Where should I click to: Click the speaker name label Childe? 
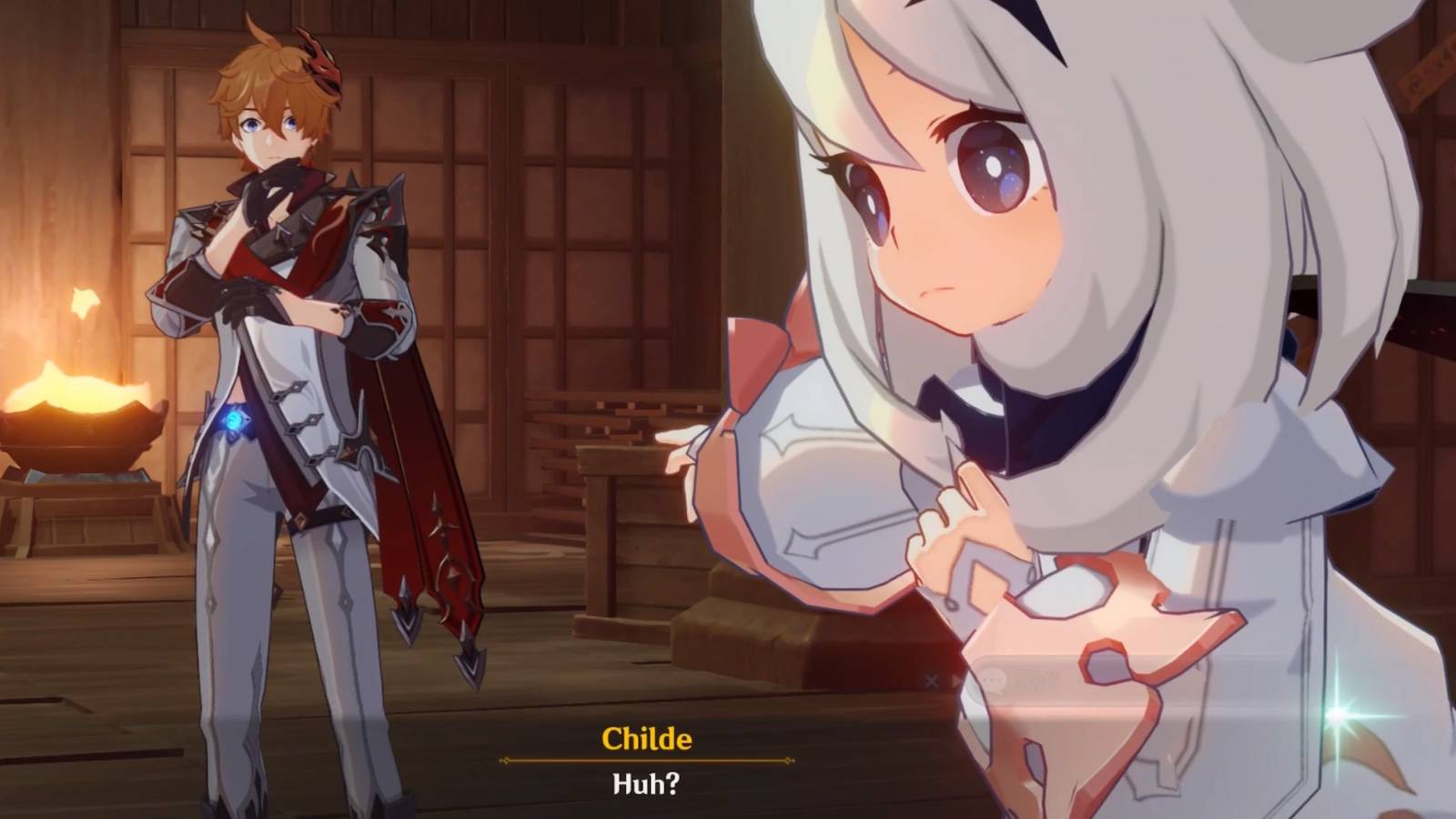click(648, 742)
